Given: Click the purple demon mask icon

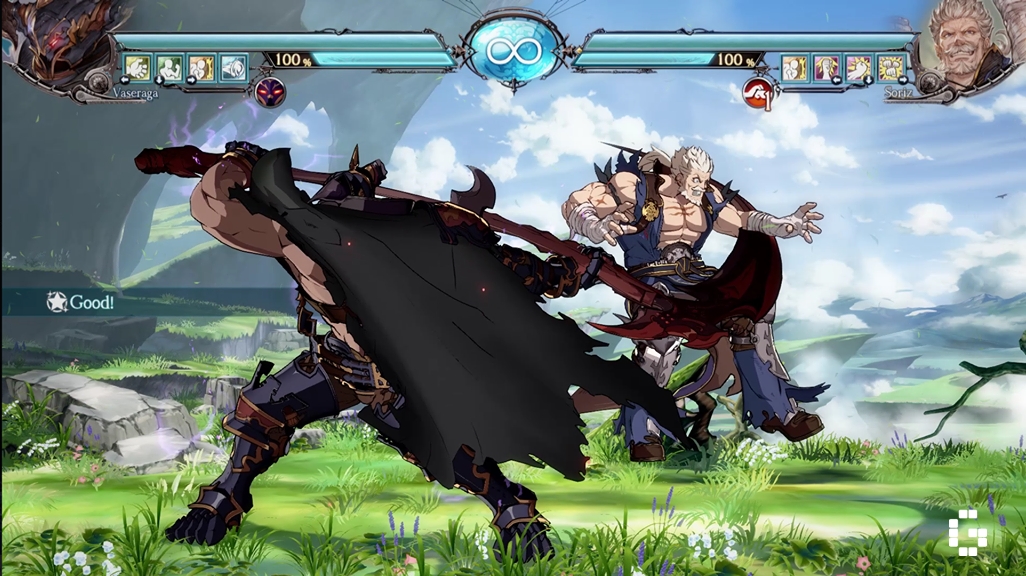Looking at the screenshot, I should click(270, 93).
